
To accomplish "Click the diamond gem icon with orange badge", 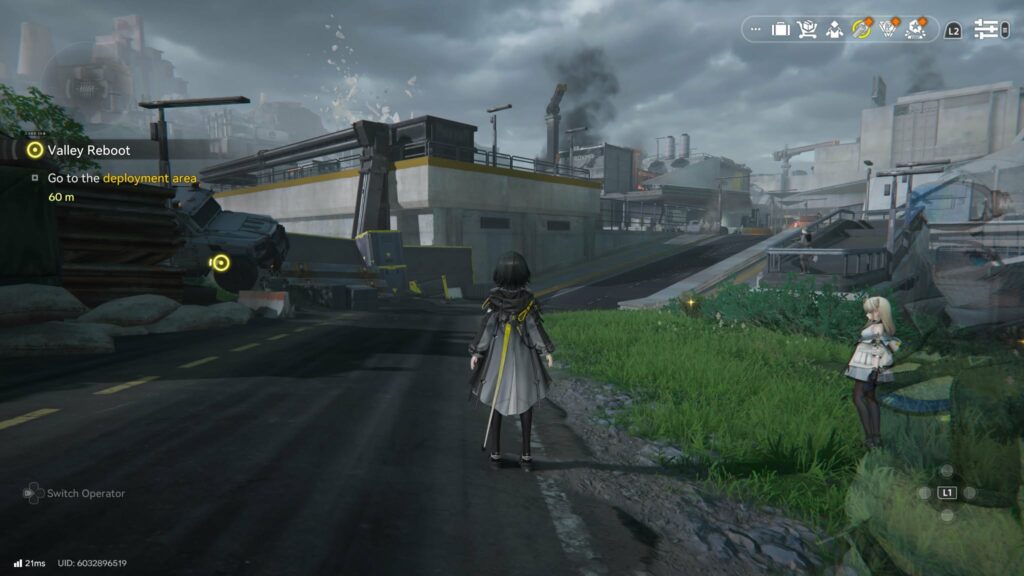I will click(887, 30).
